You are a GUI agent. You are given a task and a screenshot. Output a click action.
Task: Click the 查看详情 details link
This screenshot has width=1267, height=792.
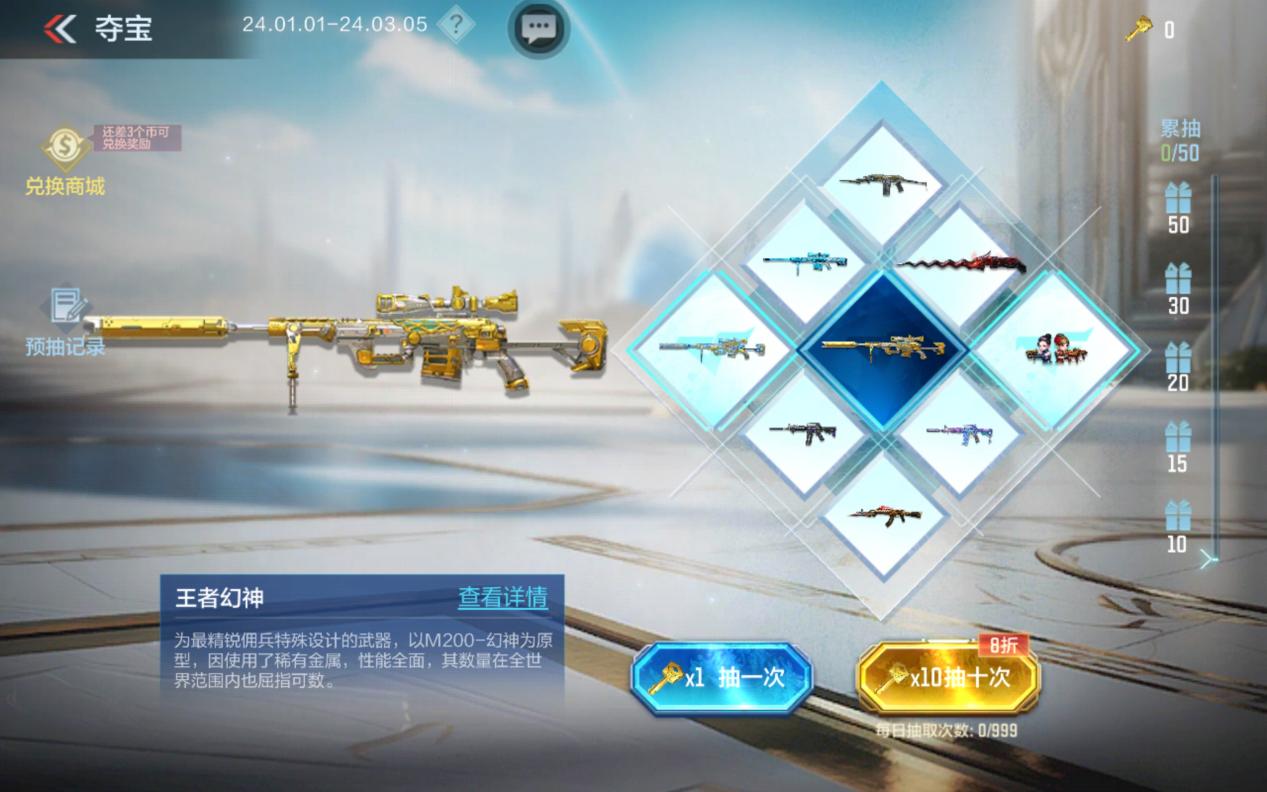click(503, 598)
